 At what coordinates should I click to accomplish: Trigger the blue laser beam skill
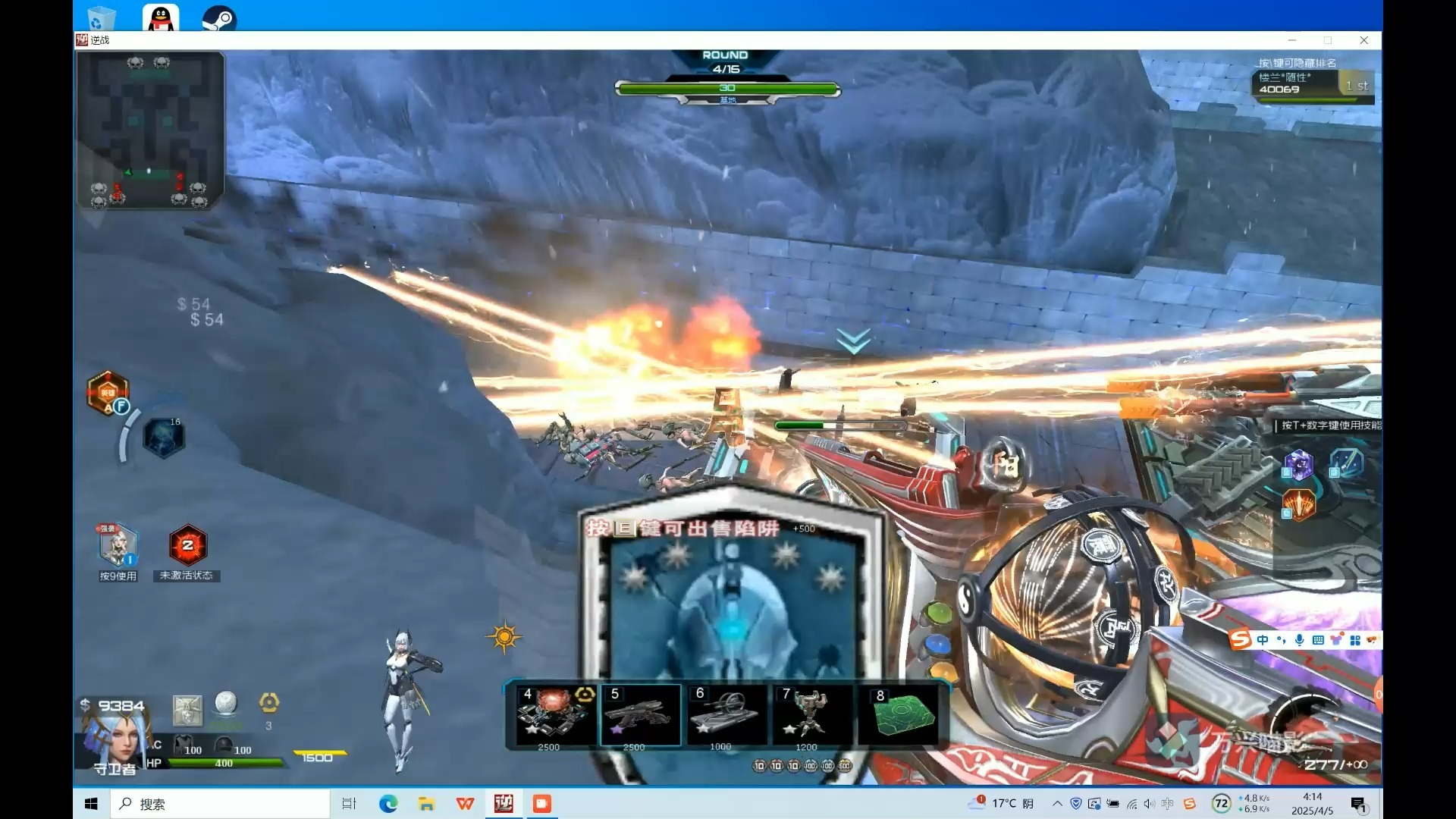[1348, 463]
